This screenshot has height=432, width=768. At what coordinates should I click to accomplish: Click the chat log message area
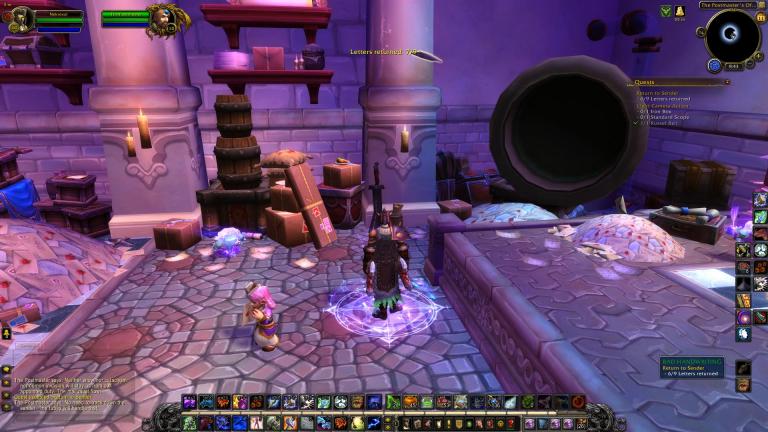[x=70, y=394]
